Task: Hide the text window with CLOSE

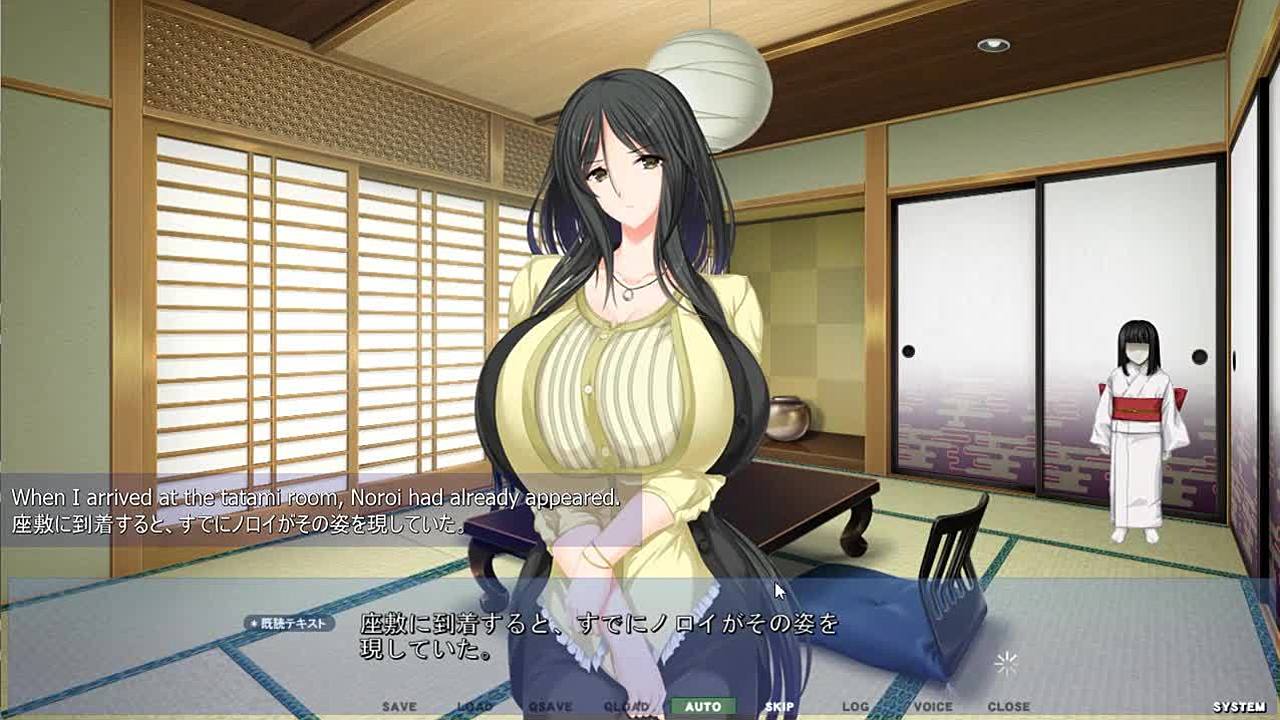Action: pos(1008,707)
